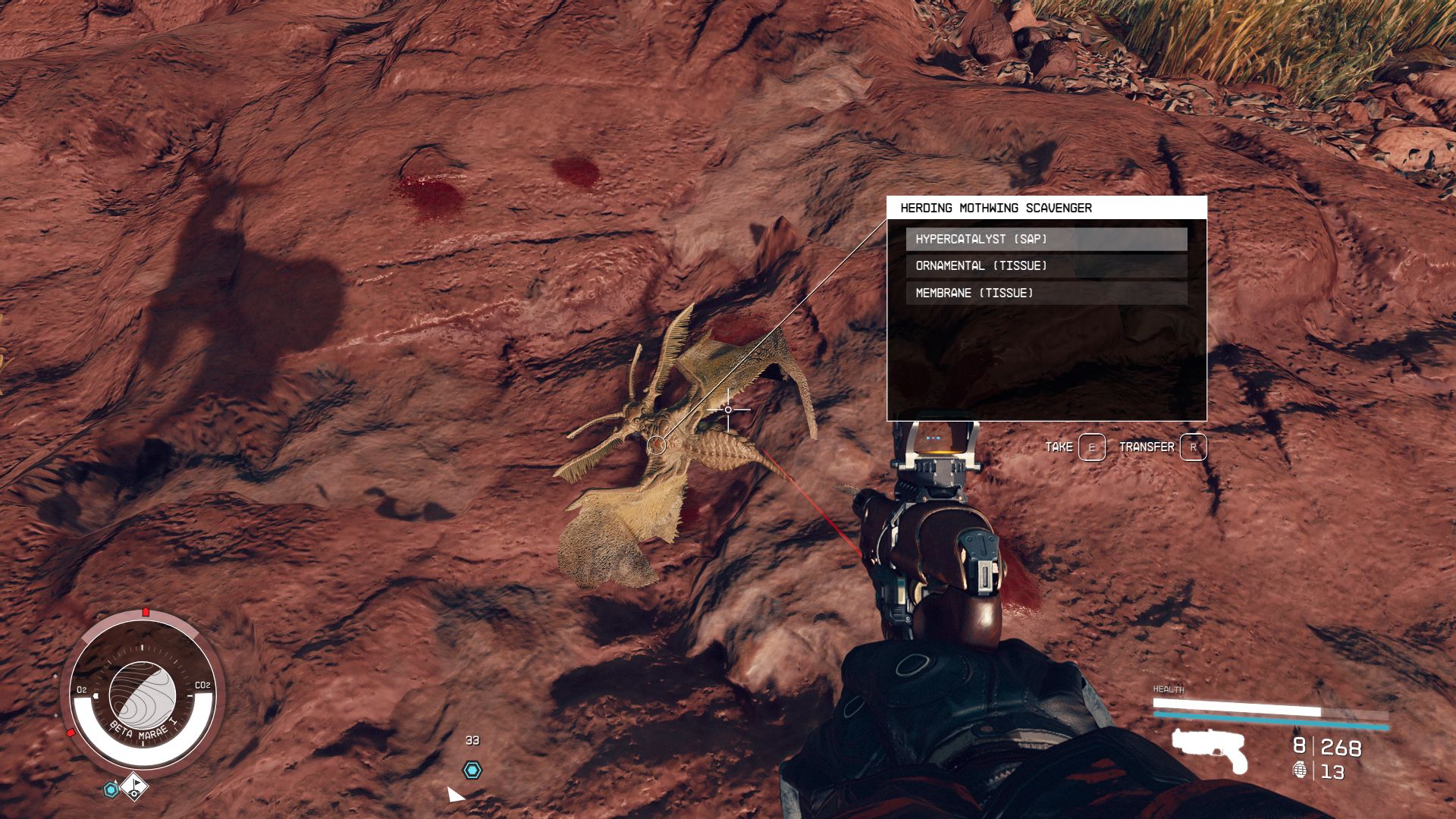This screenshot has width=1456, height=819.
Task: Select the equipped pistol weapon icon
Action: pyautogui.click(x=1210, y=750)
